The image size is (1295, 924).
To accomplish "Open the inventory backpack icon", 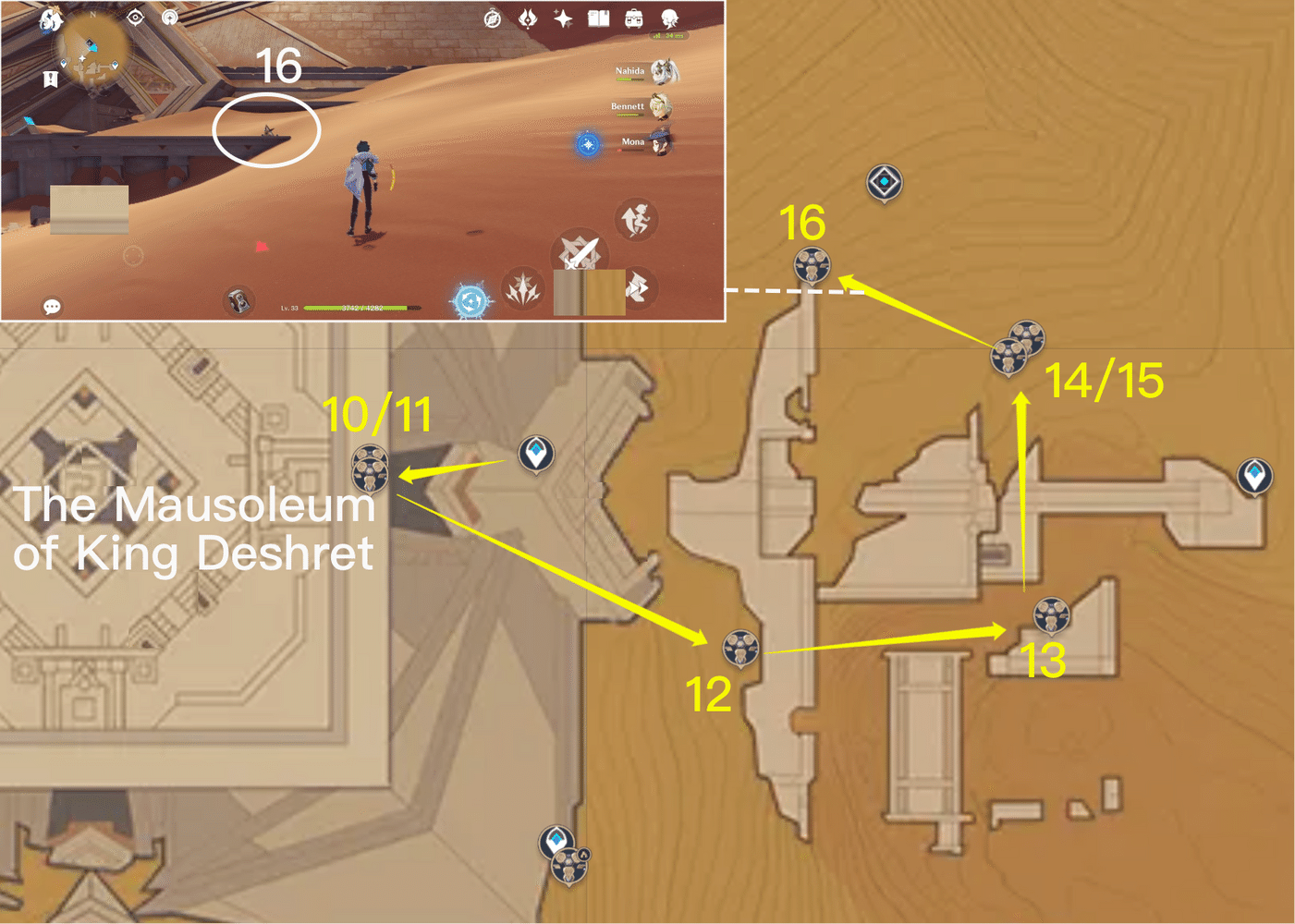I will [633, 18].
